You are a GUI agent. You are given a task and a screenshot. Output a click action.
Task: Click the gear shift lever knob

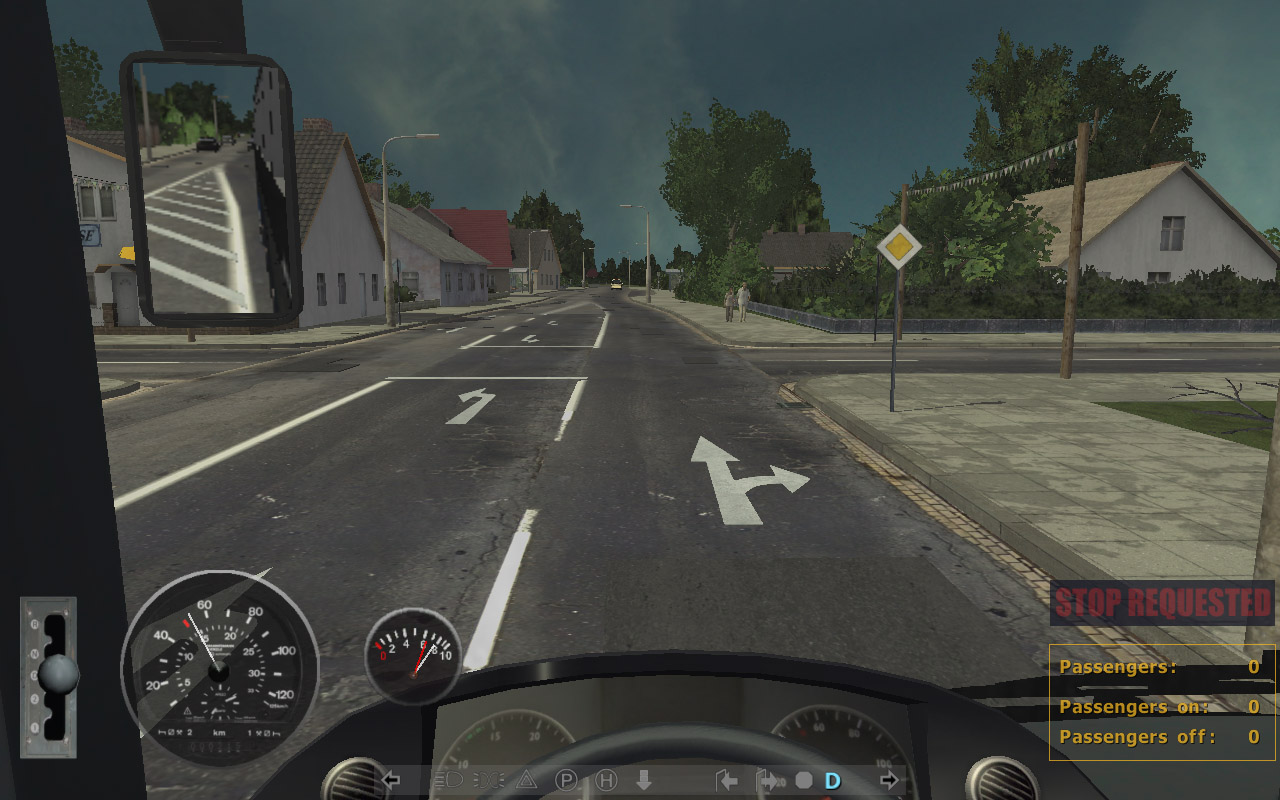point(58,674)
